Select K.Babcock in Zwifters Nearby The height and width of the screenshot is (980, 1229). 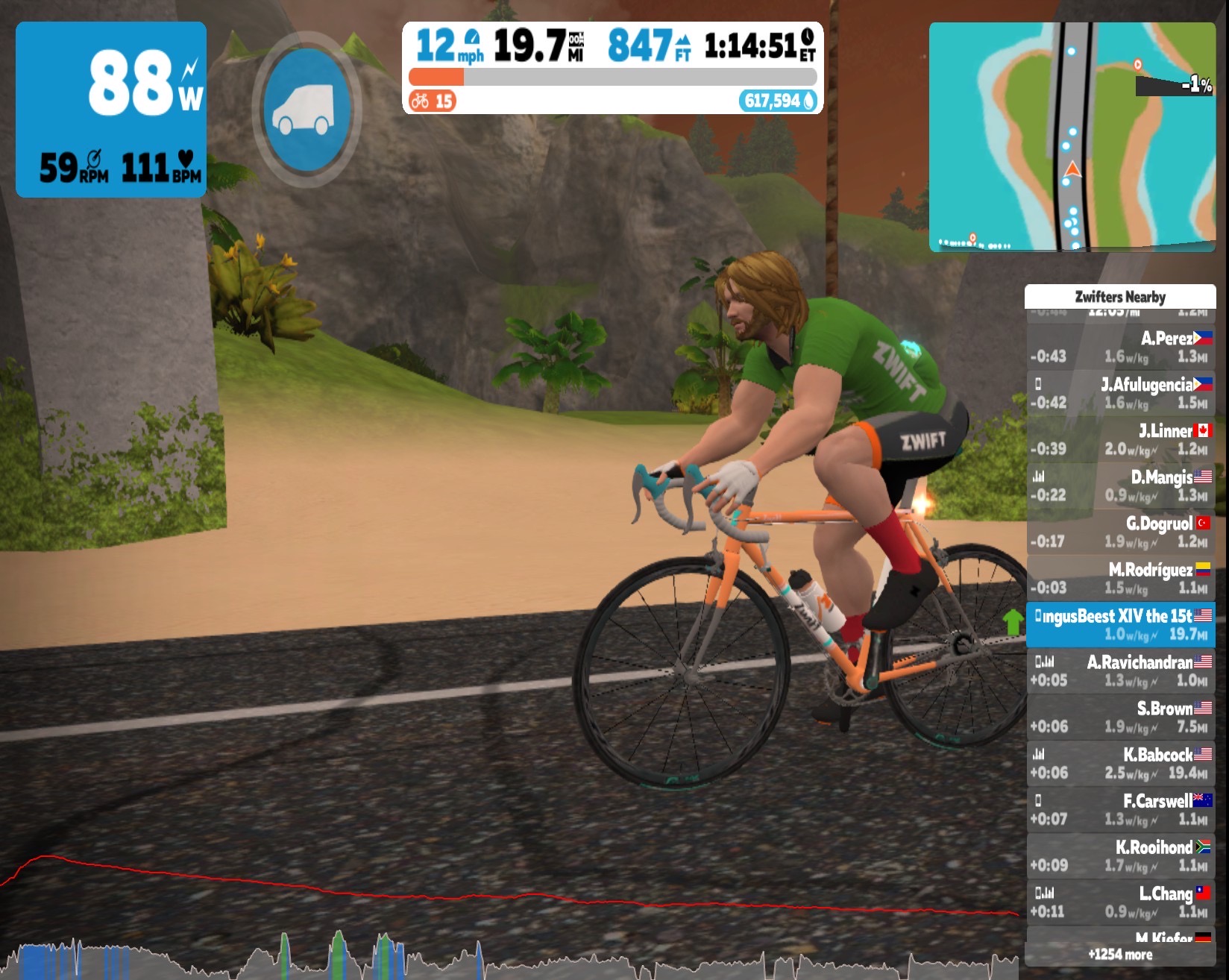point(1120,764)
